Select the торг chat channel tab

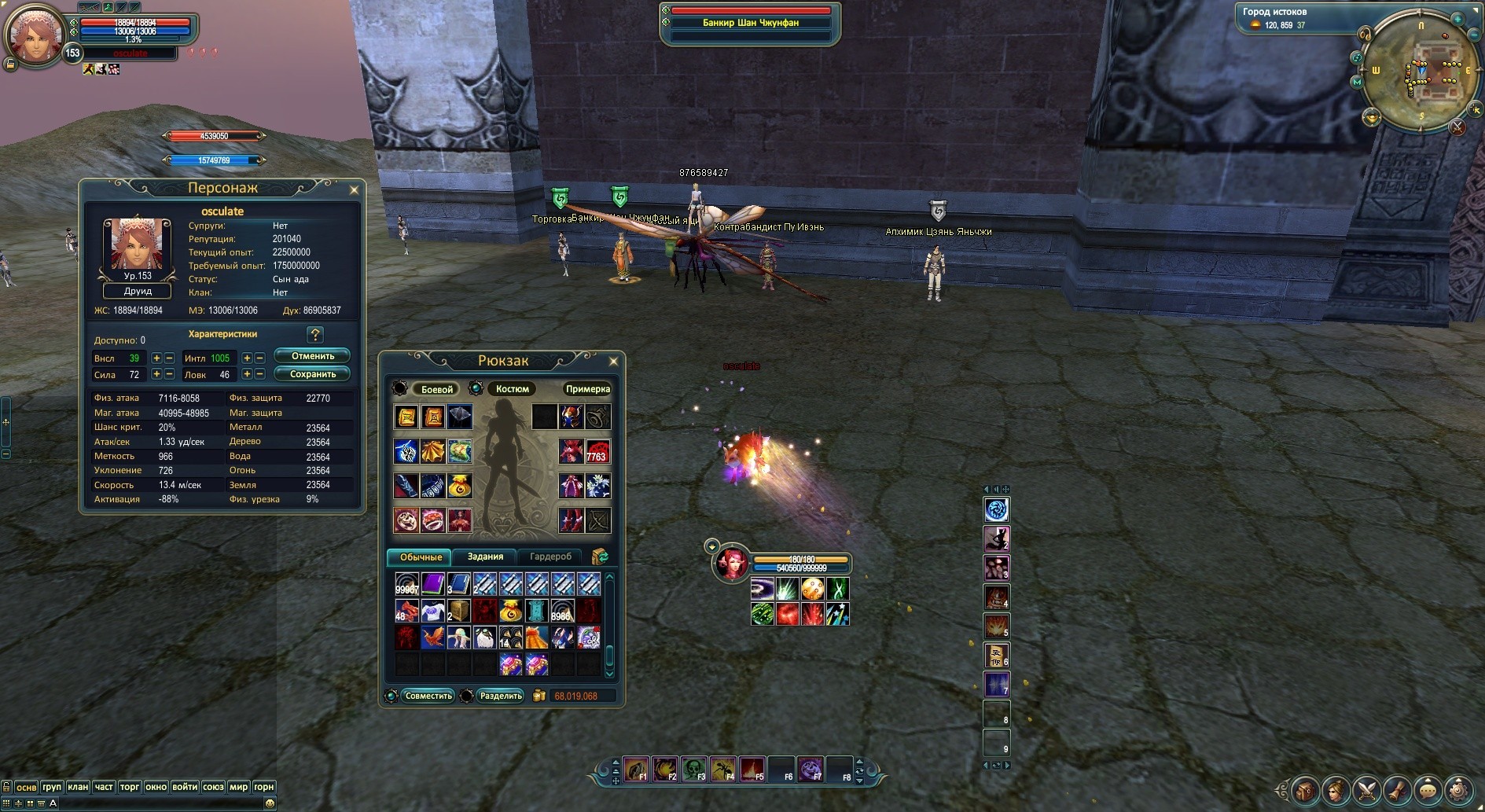click(x=130, y=787)
